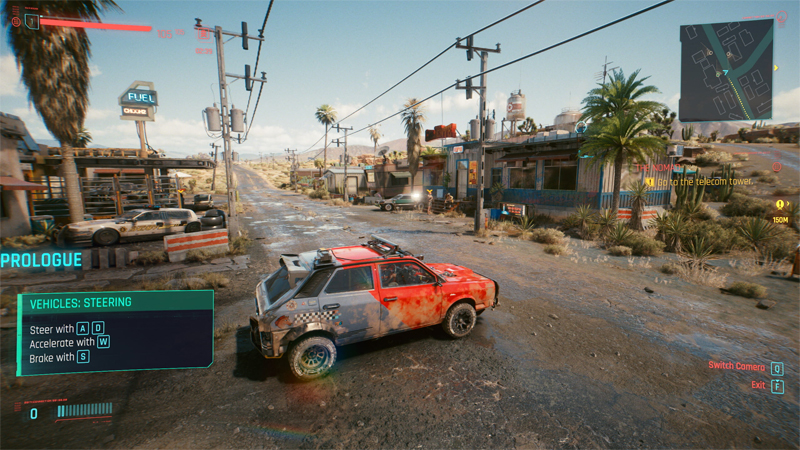Open the Vehicles: Steering tutorial panel

[x=115, y=333]
